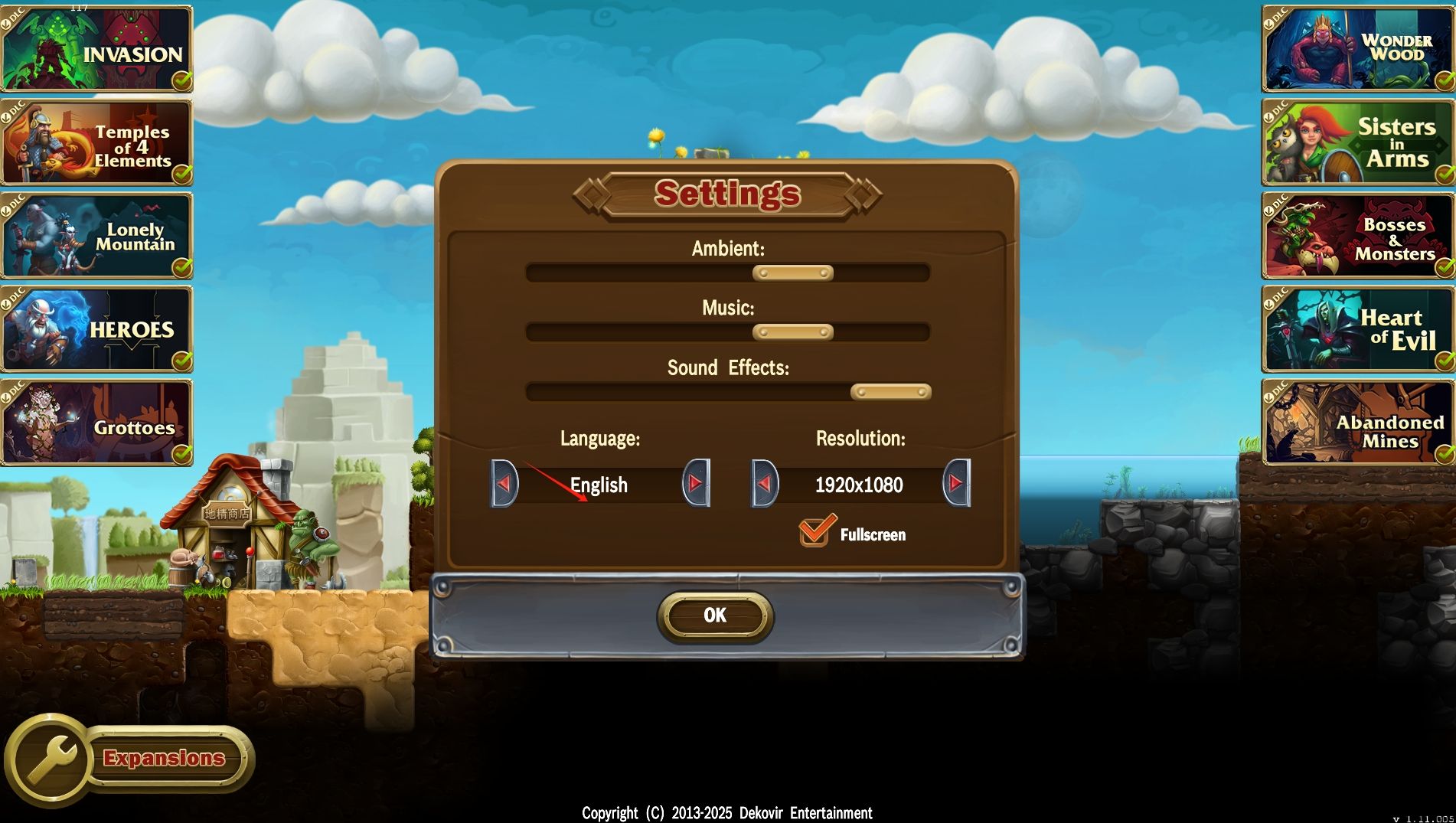Switch to the previous language option
This screenshot has height=823, width=1456.
click(504, 483)
